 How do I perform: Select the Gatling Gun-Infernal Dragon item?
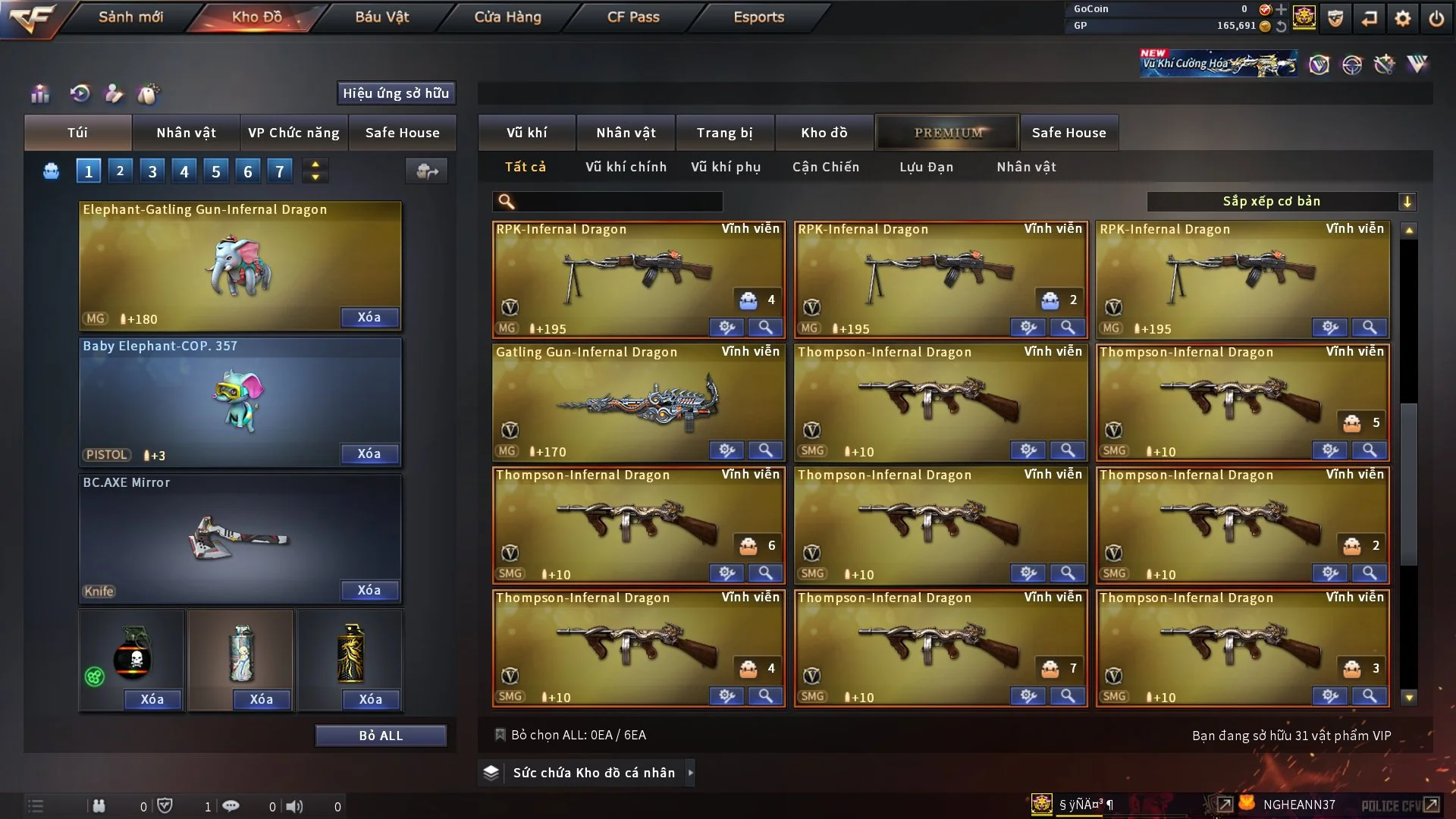[638, 402]
